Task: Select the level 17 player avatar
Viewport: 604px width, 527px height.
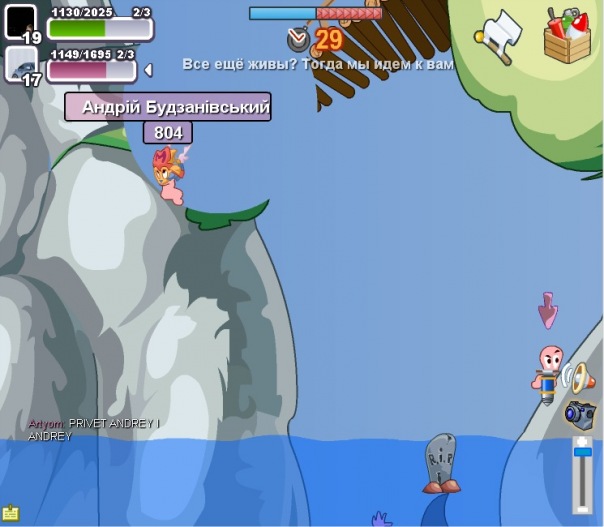Action: (21, 64)
